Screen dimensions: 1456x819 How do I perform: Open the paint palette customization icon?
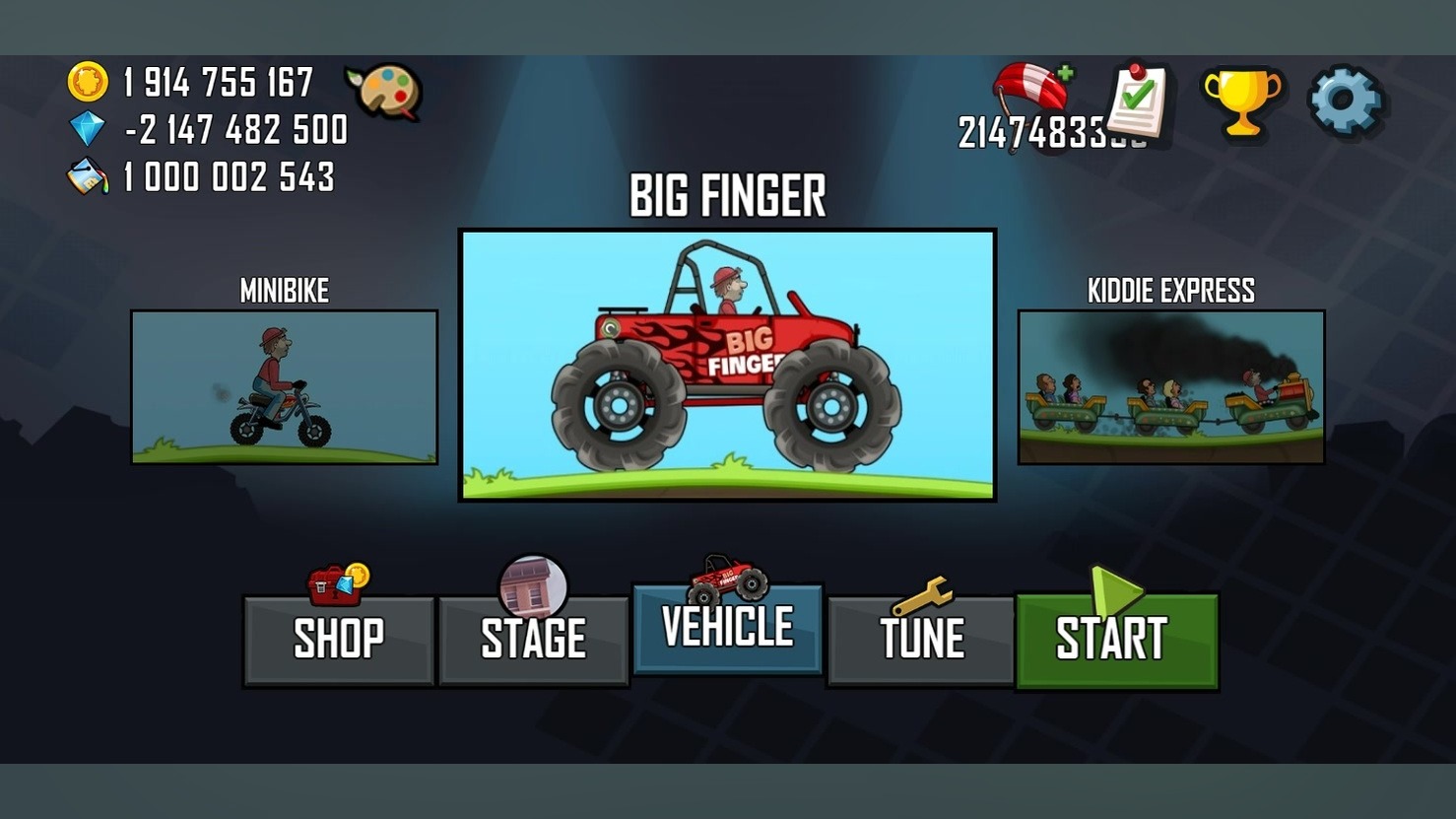pyautogui.click(x=385, y=92)
